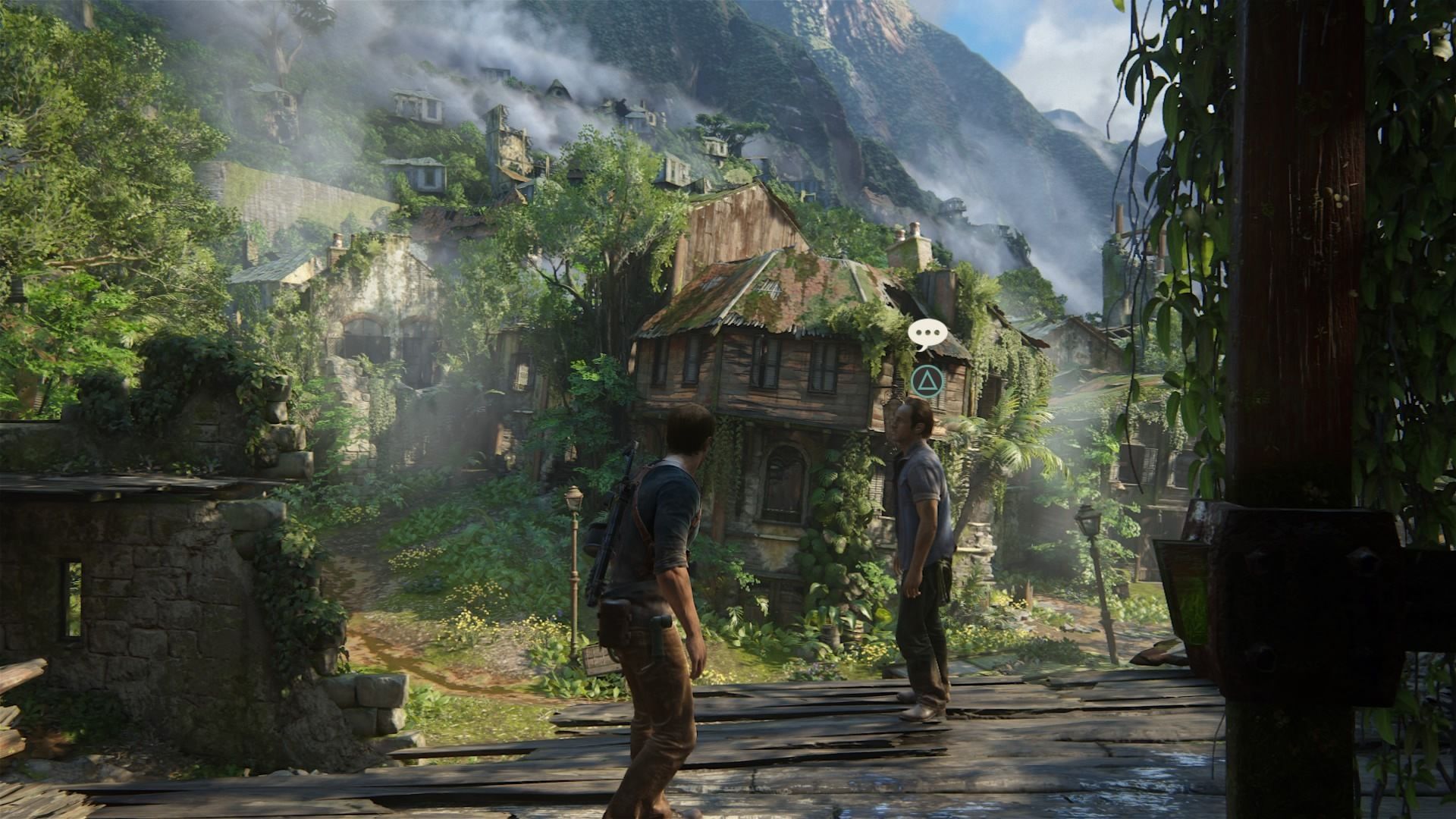Select the speech bubble conversation icon
Viewport: 1456px width, 819px height.
tap(924, 334)
